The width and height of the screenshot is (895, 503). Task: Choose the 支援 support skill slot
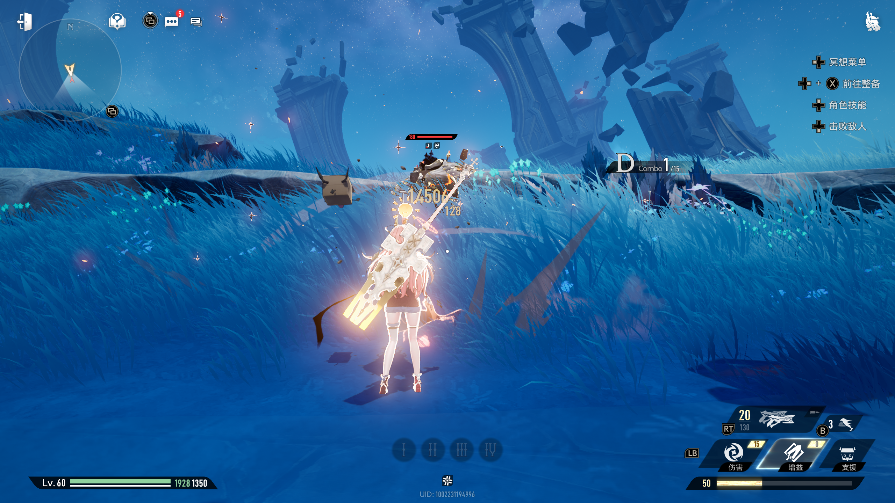click(846, 454)
